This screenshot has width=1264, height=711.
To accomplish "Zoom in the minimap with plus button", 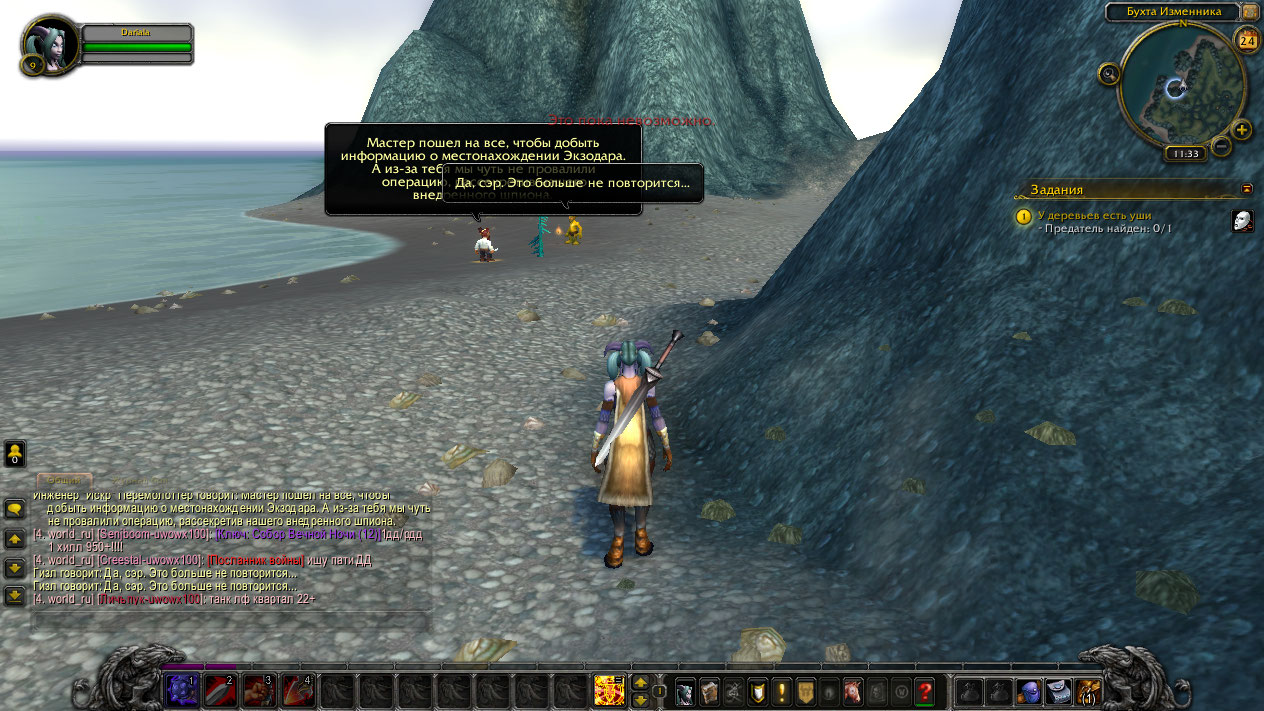I will 1241,130.
